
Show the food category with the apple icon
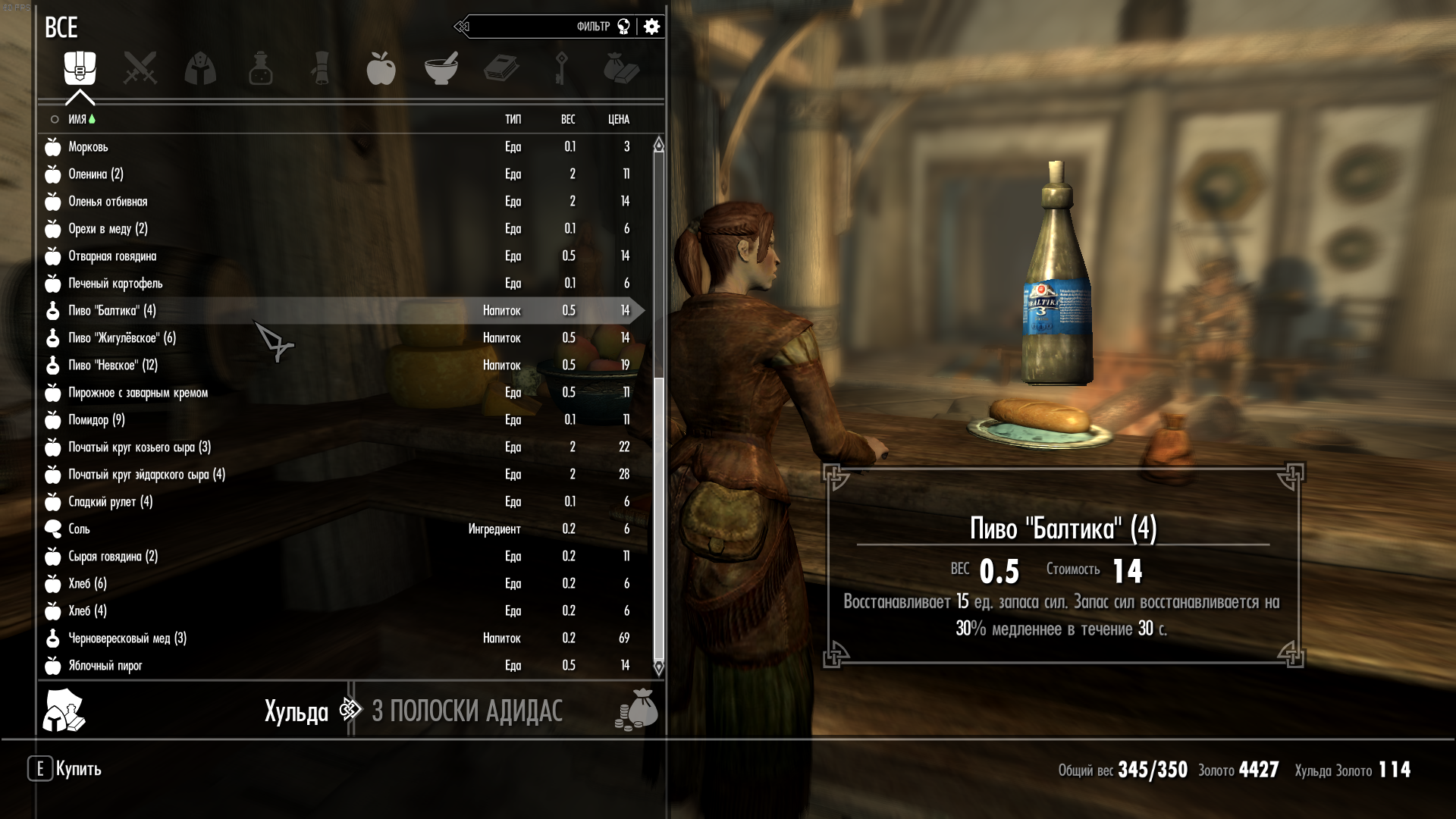(381, 68)
